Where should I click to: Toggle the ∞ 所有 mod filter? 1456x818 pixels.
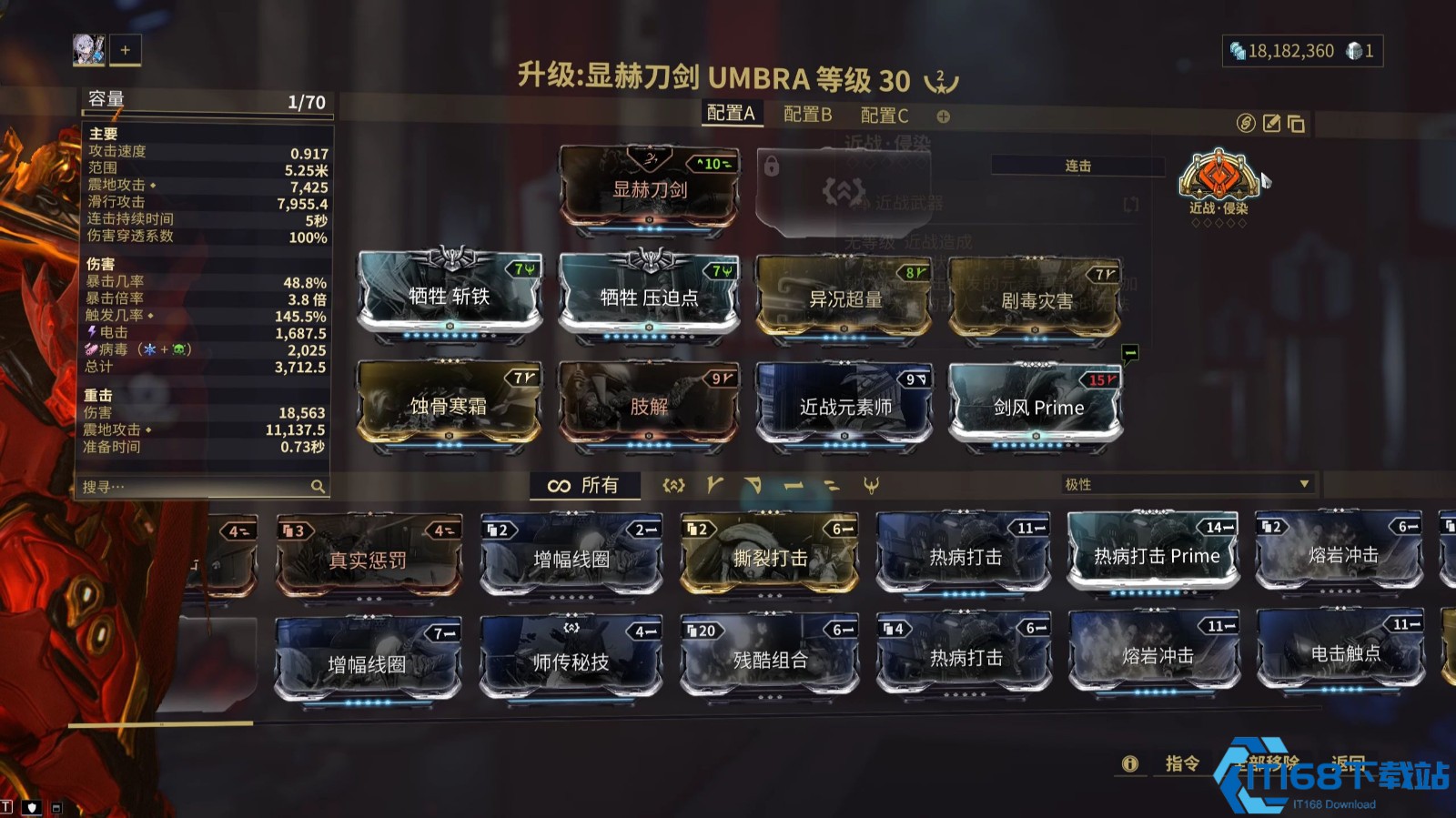point(584,485)
